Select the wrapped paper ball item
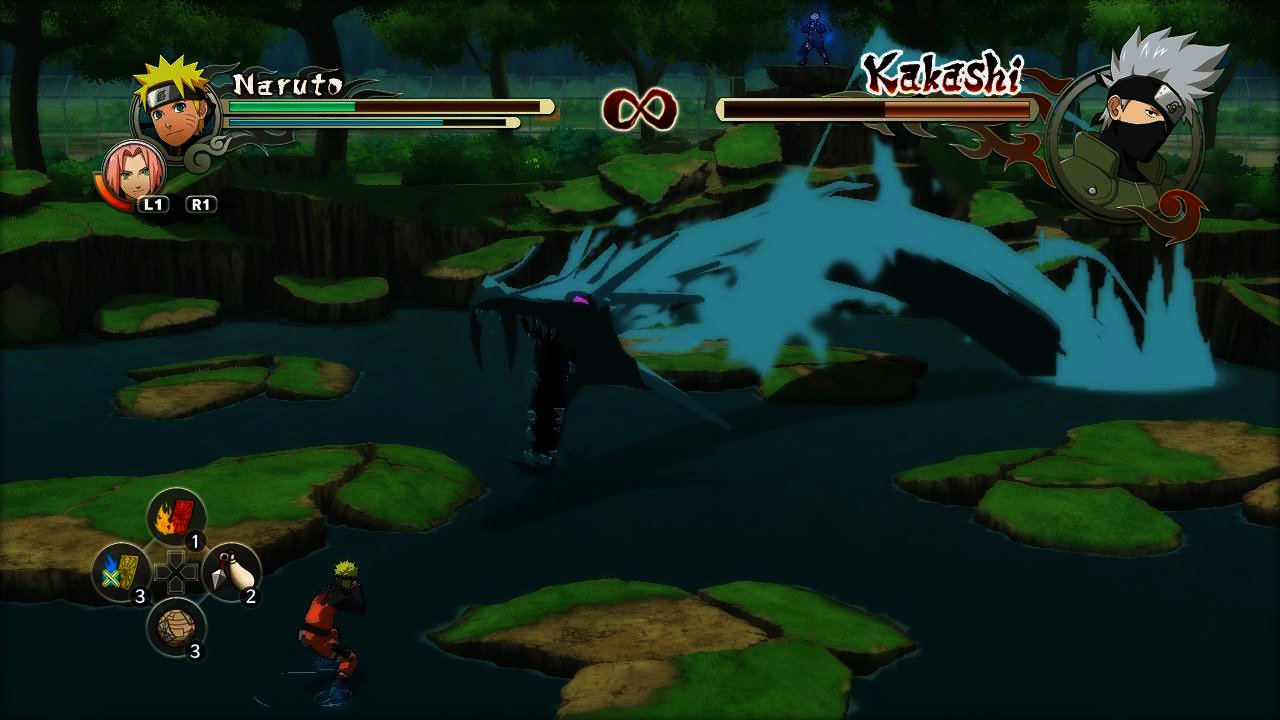 176,627
